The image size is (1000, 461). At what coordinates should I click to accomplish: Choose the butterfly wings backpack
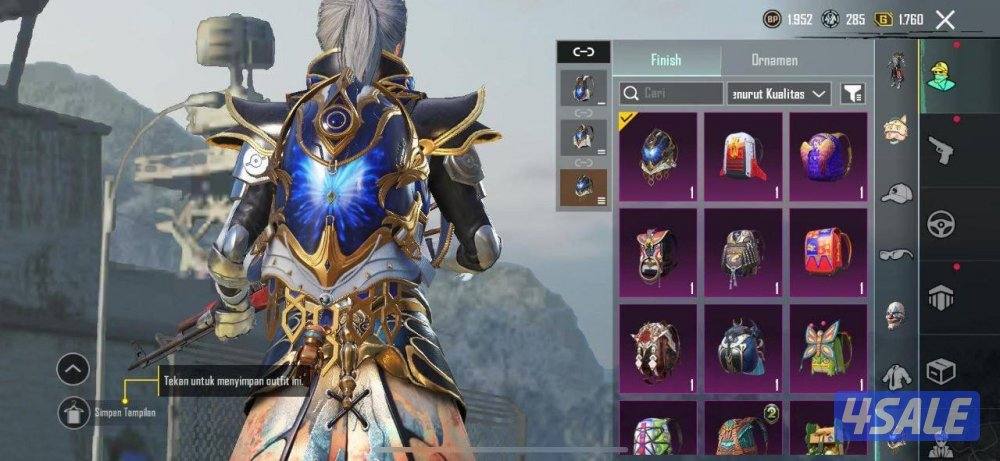click(x=828, y=347)
